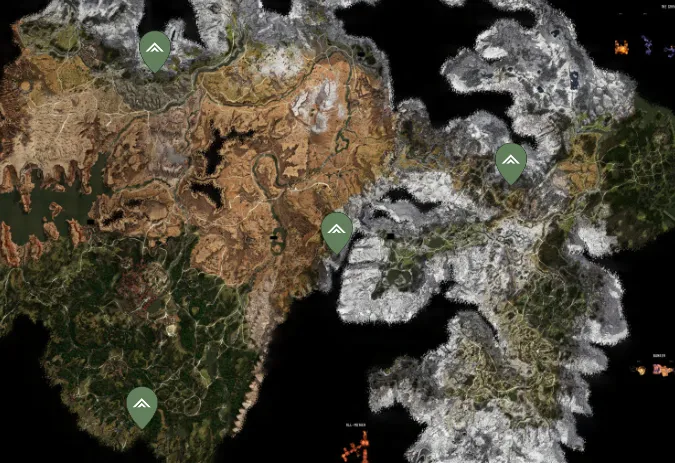
Task: Choose the marker on the rocky highlands above the desert
Action: pos(154,50)
